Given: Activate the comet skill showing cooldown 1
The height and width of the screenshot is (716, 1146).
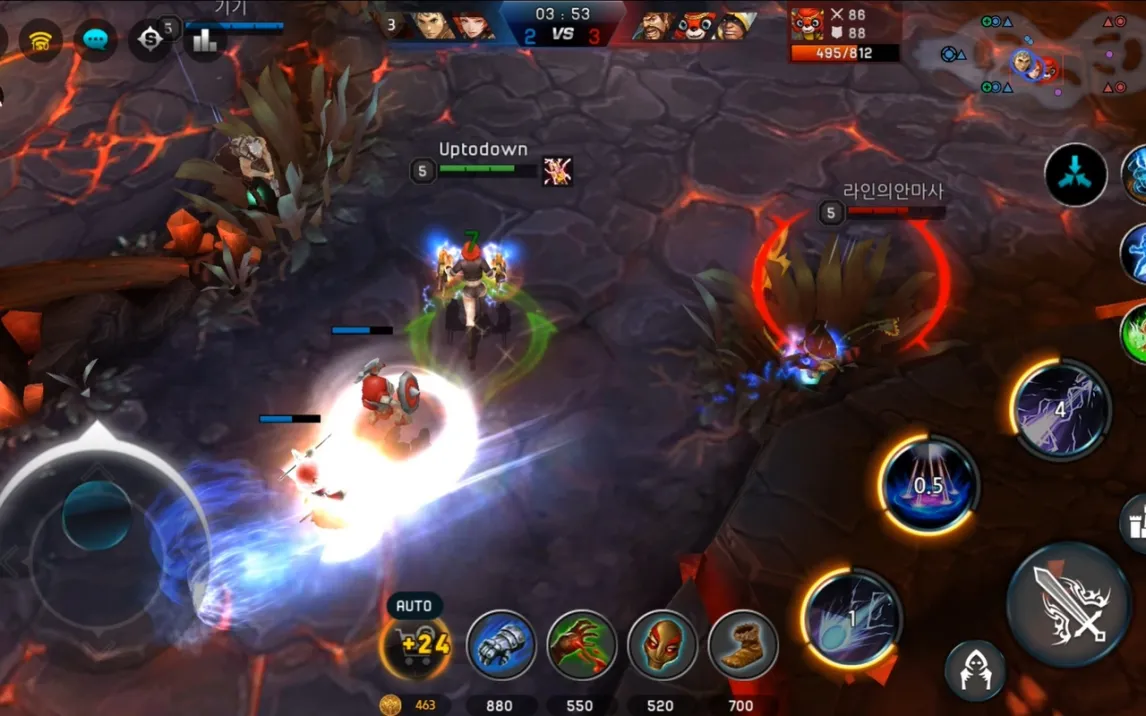Looking at the screenshot, I should click(851, 619).
